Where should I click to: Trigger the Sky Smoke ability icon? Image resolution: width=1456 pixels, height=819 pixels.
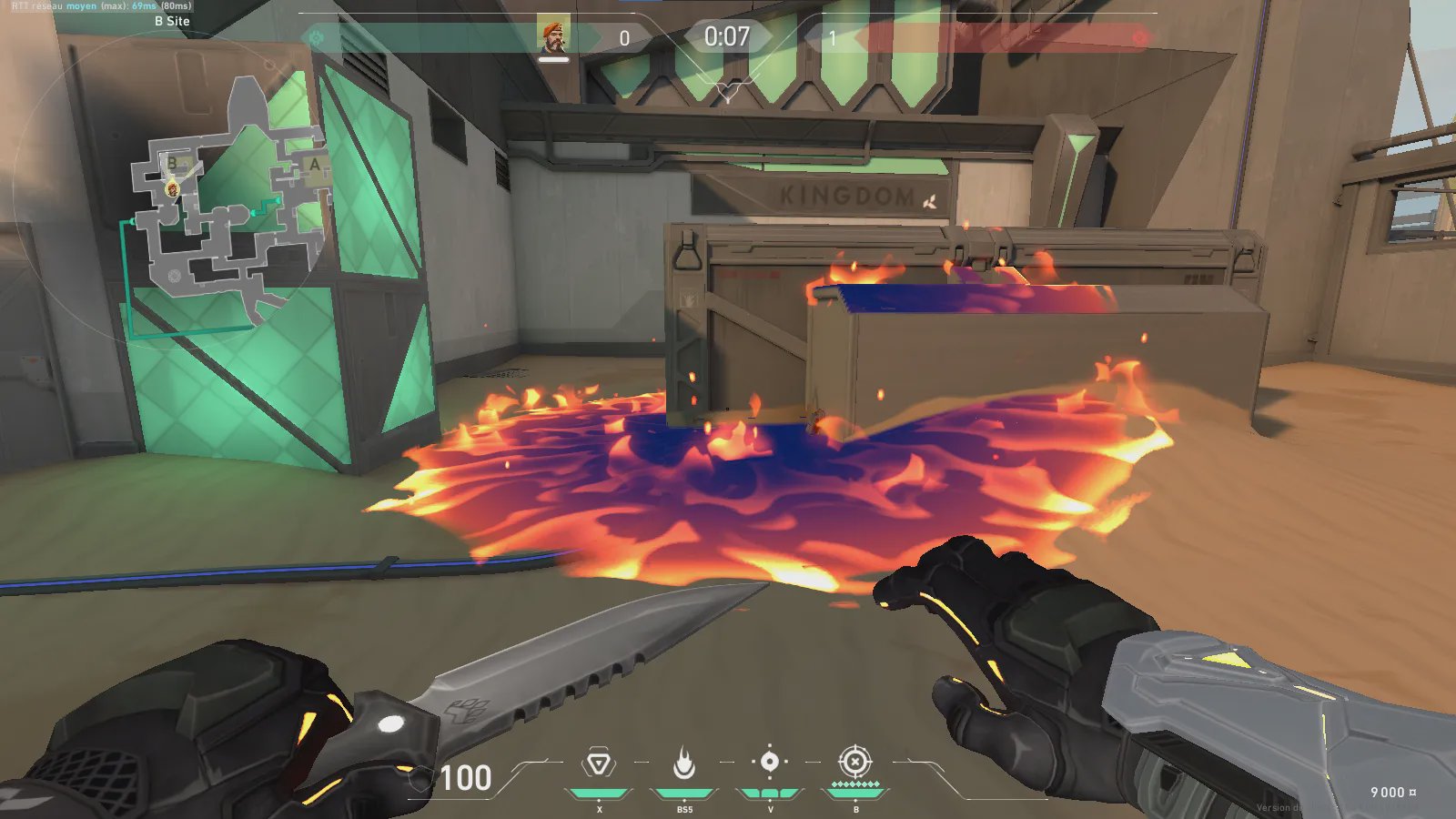click(x=770, y=762)
